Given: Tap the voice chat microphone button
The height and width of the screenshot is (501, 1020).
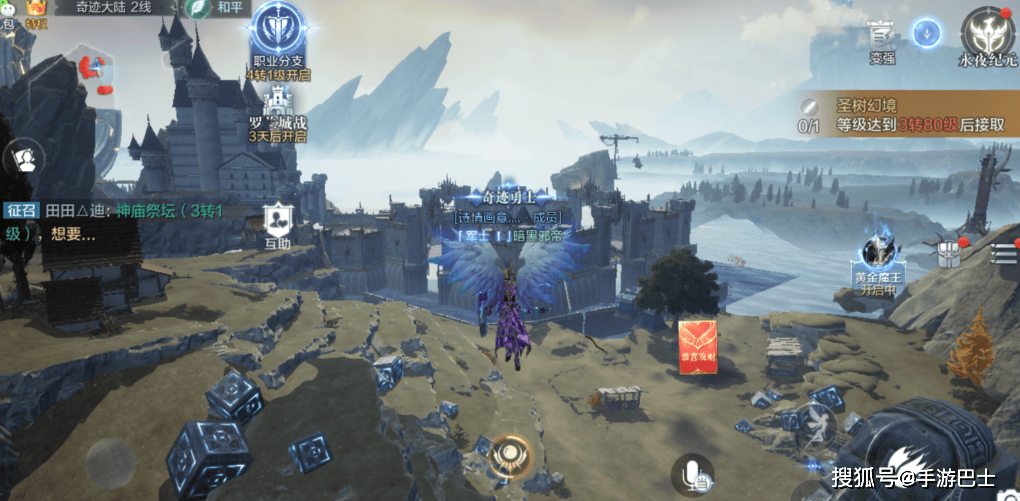Looking at the screenshot, I should point(692,473).
